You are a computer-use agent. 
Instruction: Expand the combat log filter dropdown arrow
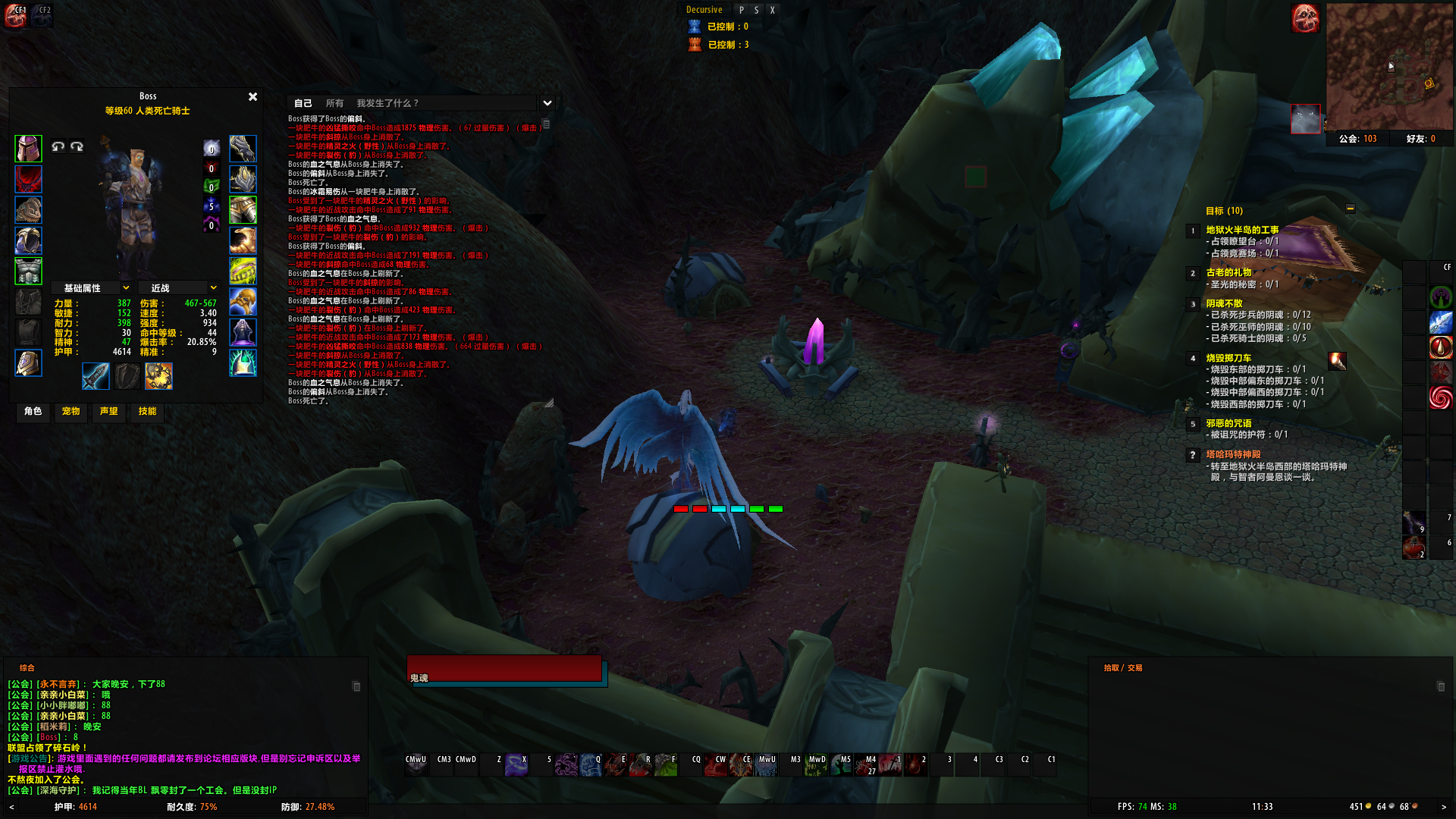pyautogui.click(x=547, y=102)
